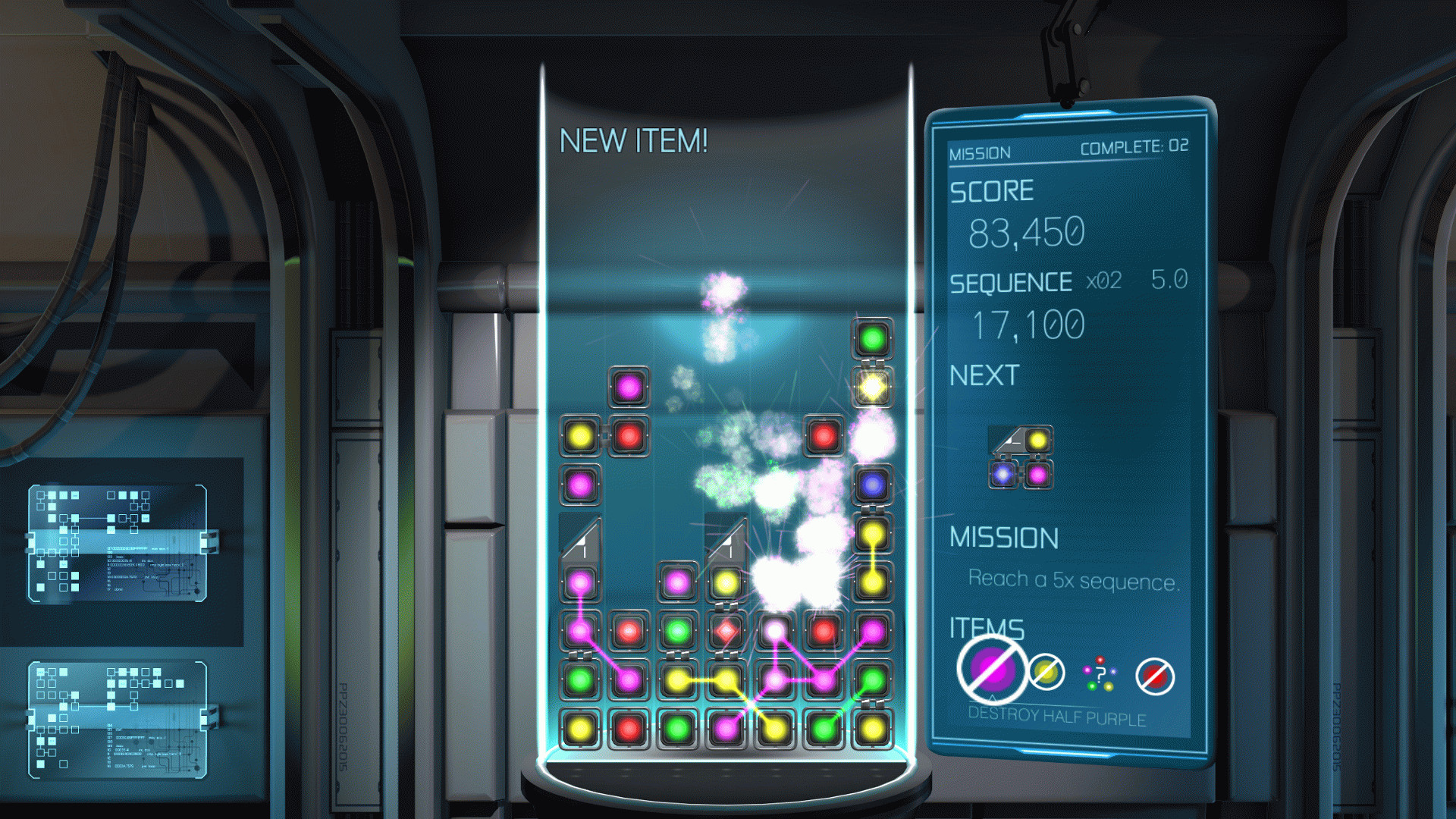This screenshot has height=819, width=1456.
Task: Click the next-piece preview under NEXT
Action: coord(1021,457)
